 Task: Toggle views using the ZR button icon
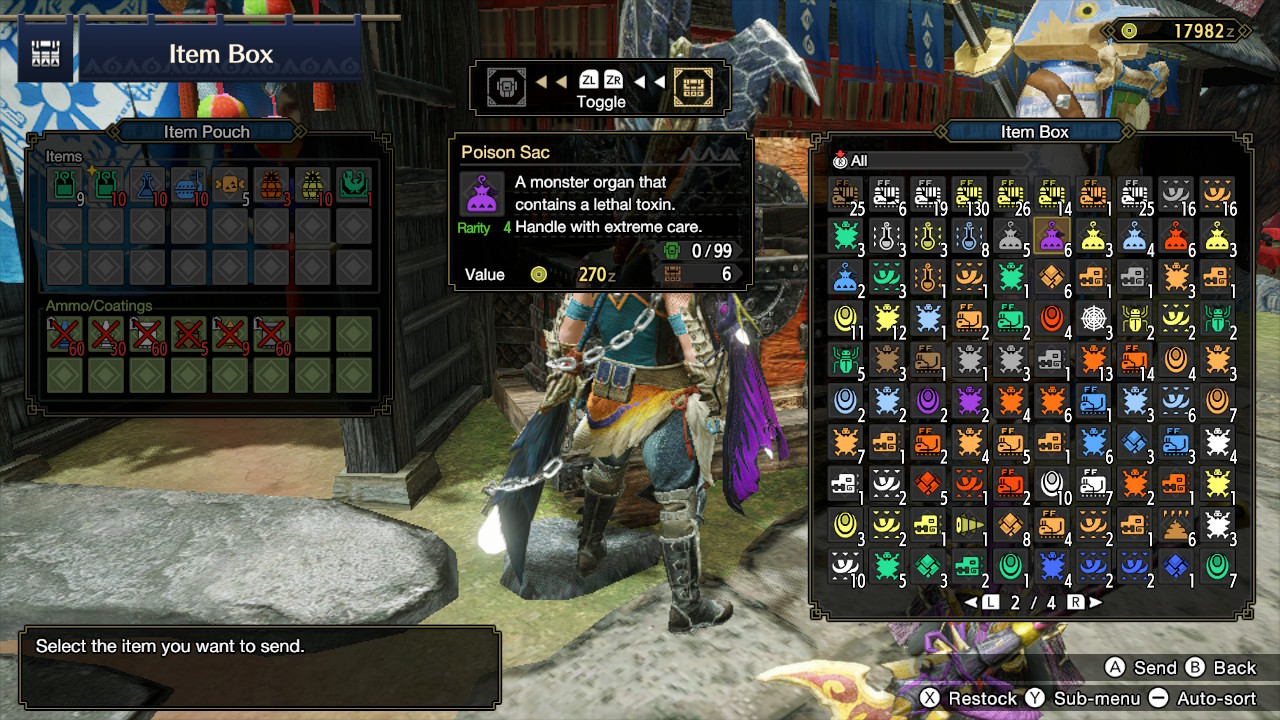[611, 80]
